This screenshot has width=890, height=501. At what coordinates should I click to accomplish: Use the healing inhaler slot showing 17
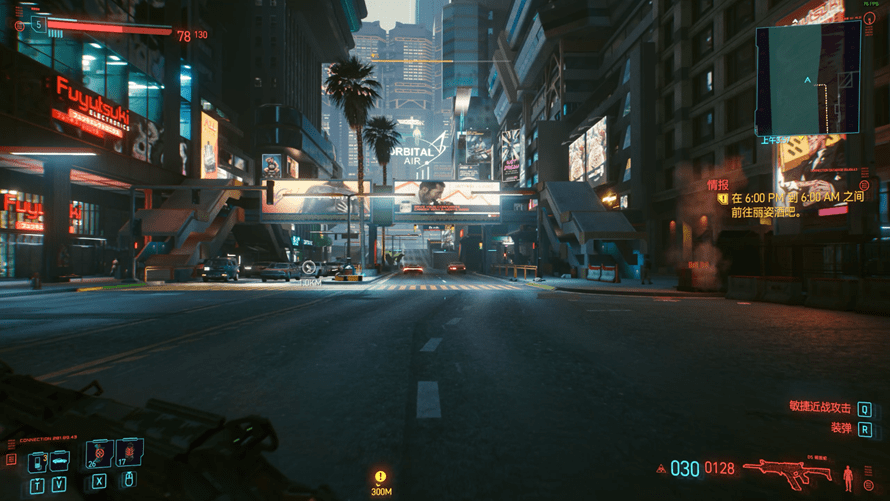pyautogui.click(x=129, y=455)
